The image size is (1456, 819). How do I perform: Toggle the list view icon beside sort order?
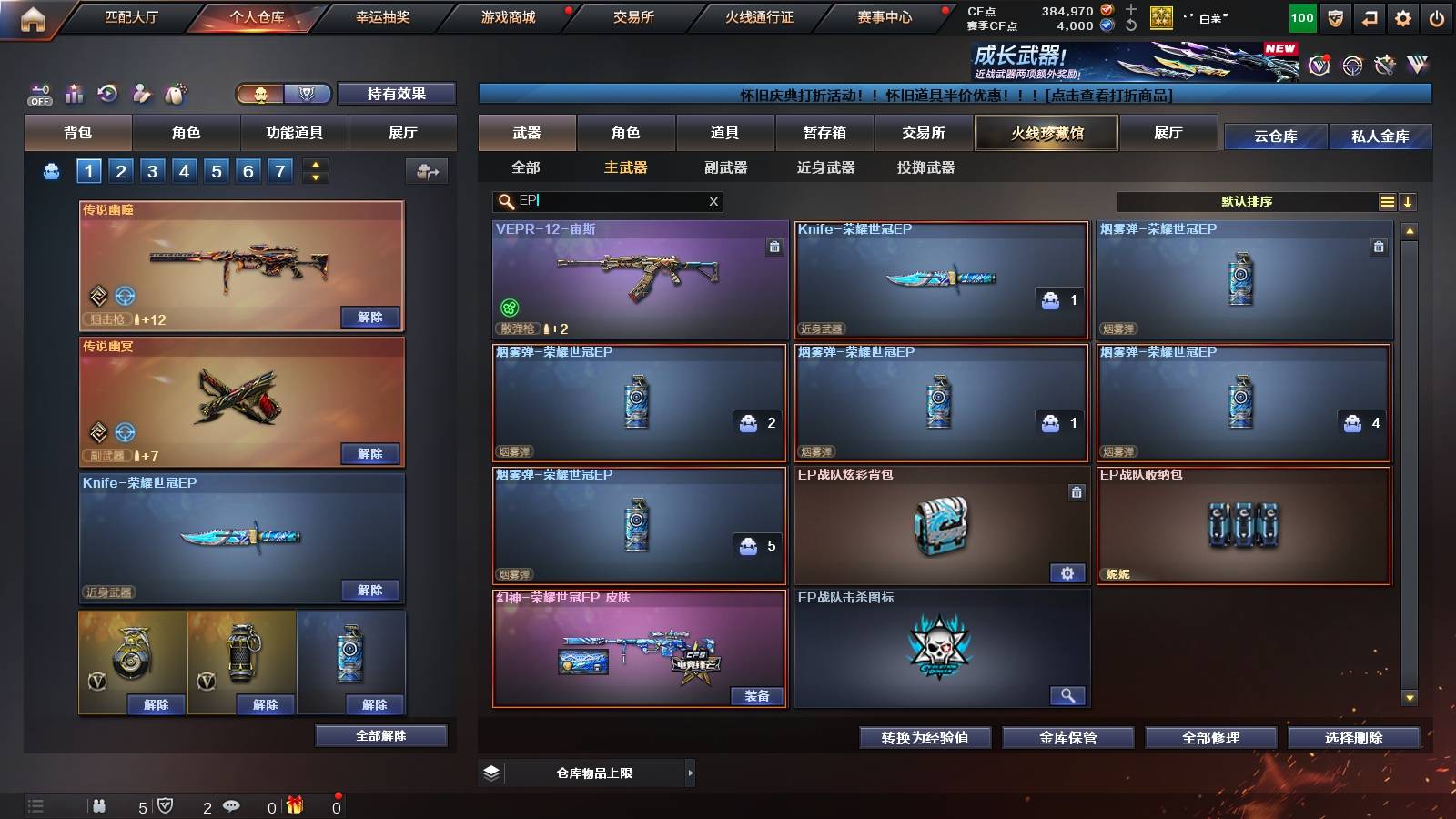coord(1386,201)
